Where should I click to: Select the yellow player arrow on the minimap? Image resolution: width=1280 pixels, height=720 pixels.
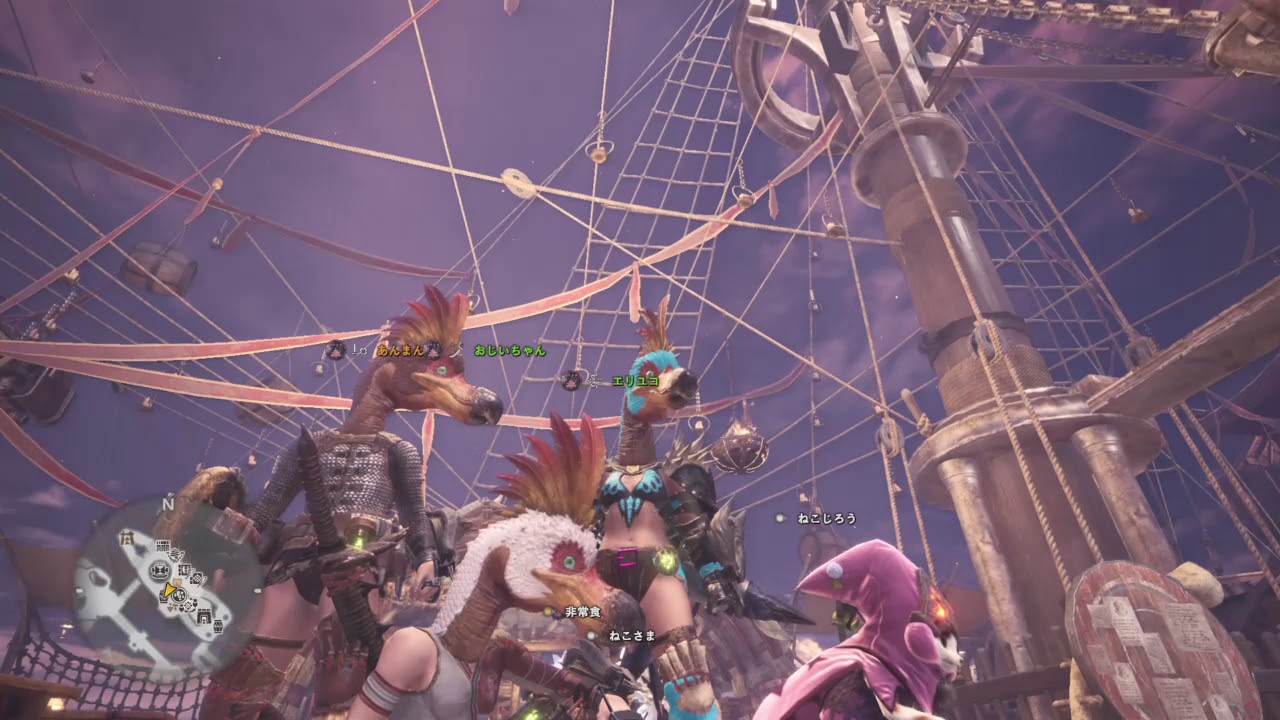171,590
